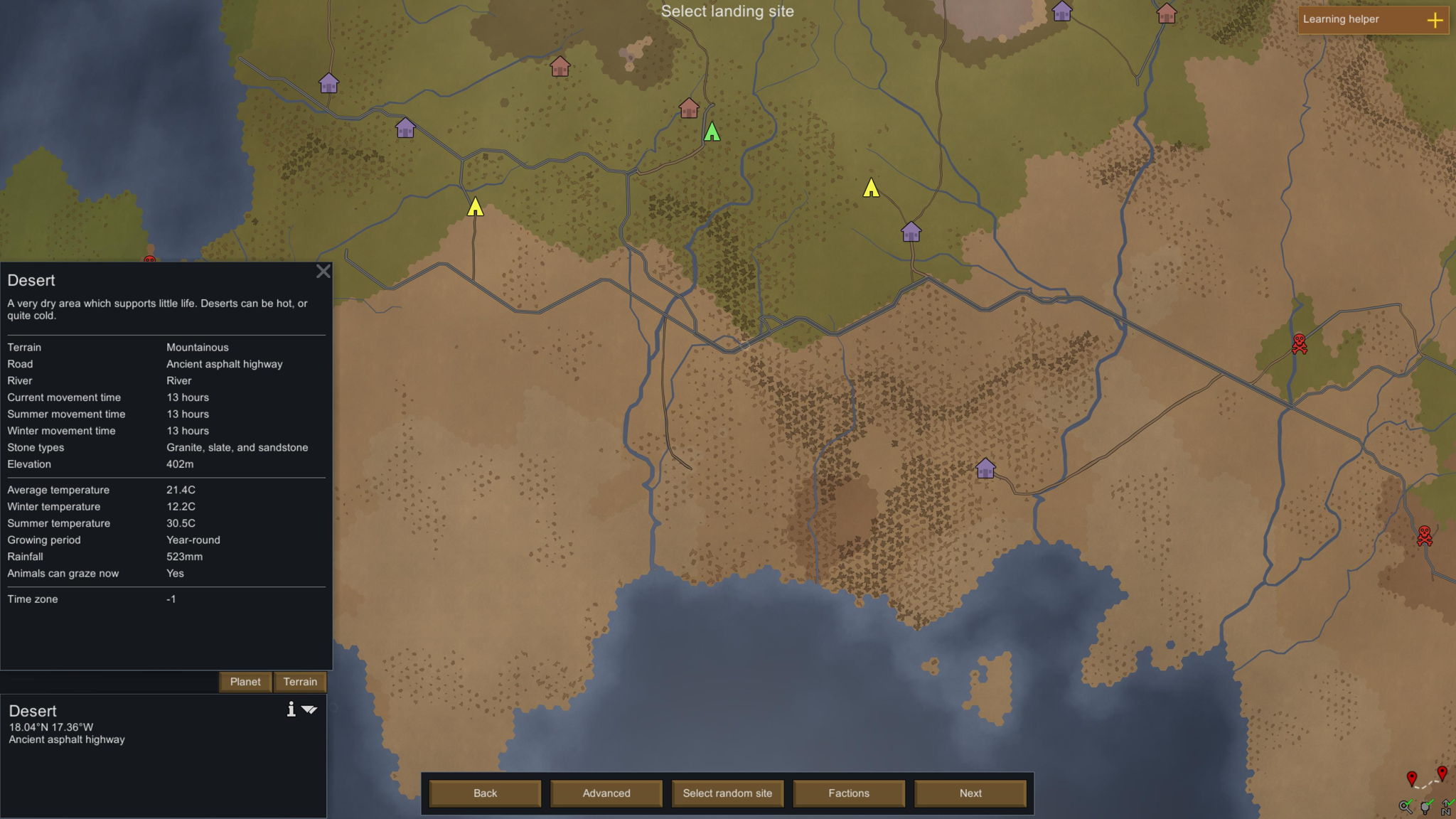Toggle the light bulb map option

point(1426,806)
